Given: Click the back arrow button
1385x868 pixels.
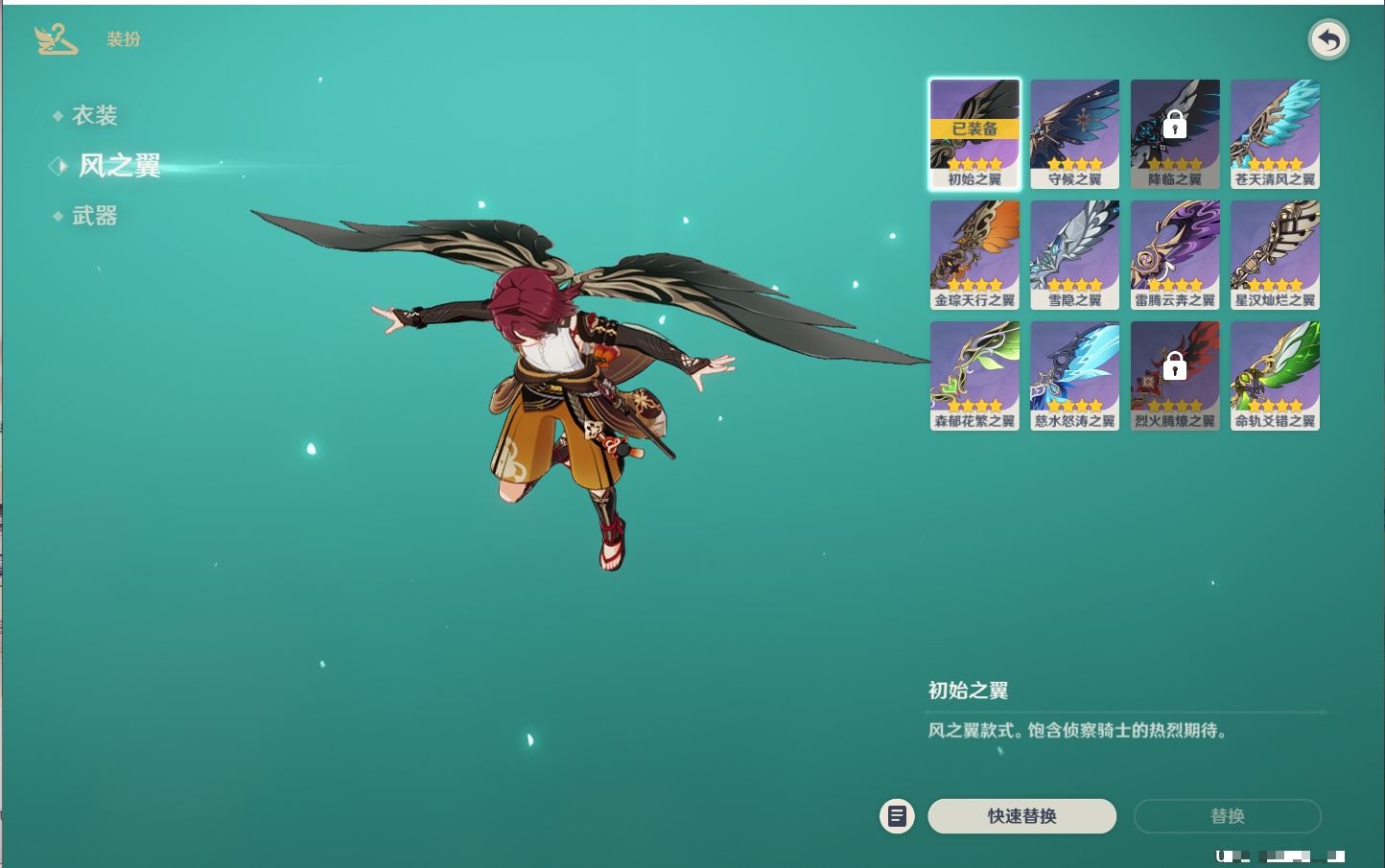Looking at the screenshot, I should pyautogui.click(x=1328, y=39).
